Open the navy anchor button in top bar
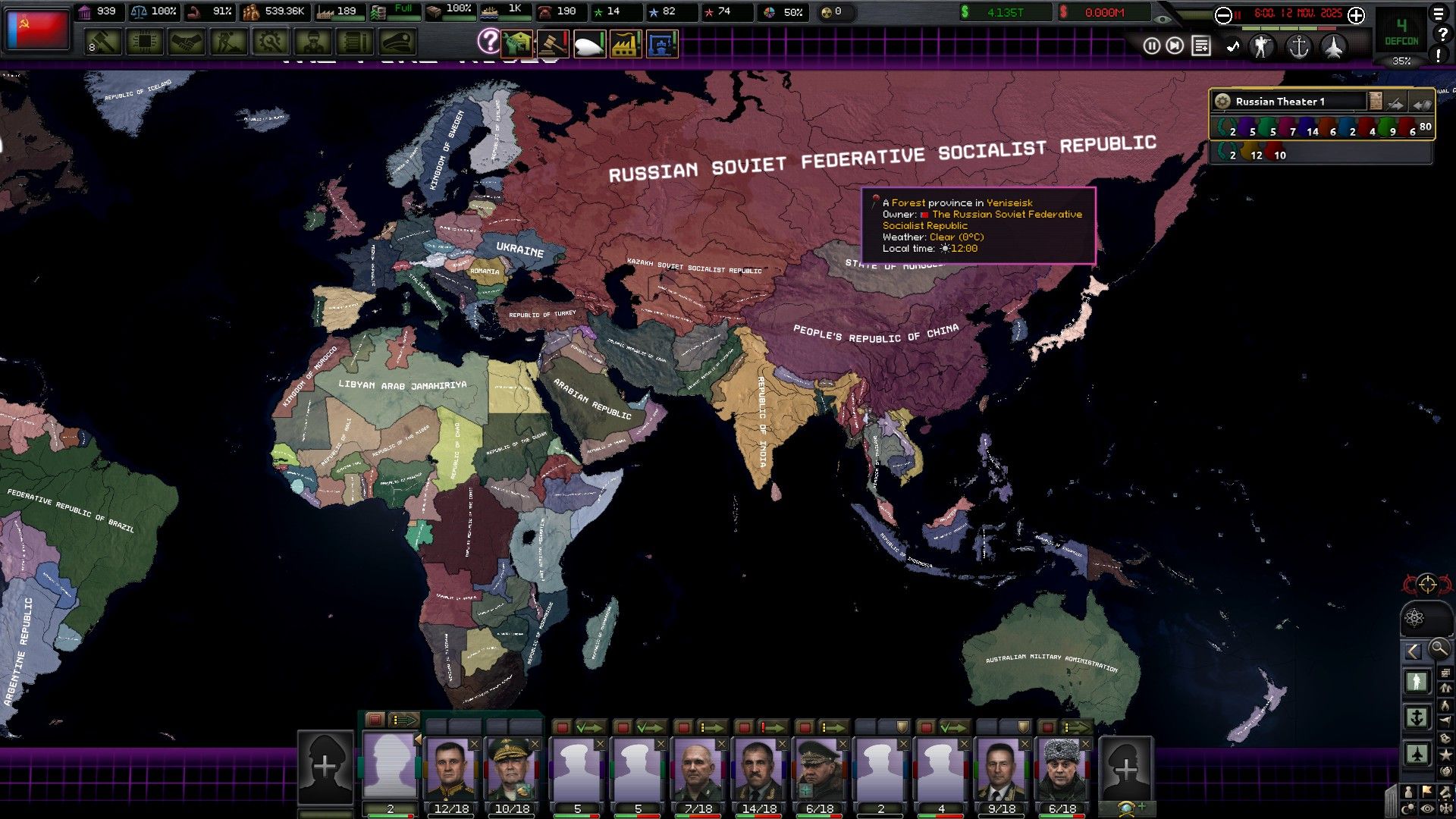 (1299, 47)
